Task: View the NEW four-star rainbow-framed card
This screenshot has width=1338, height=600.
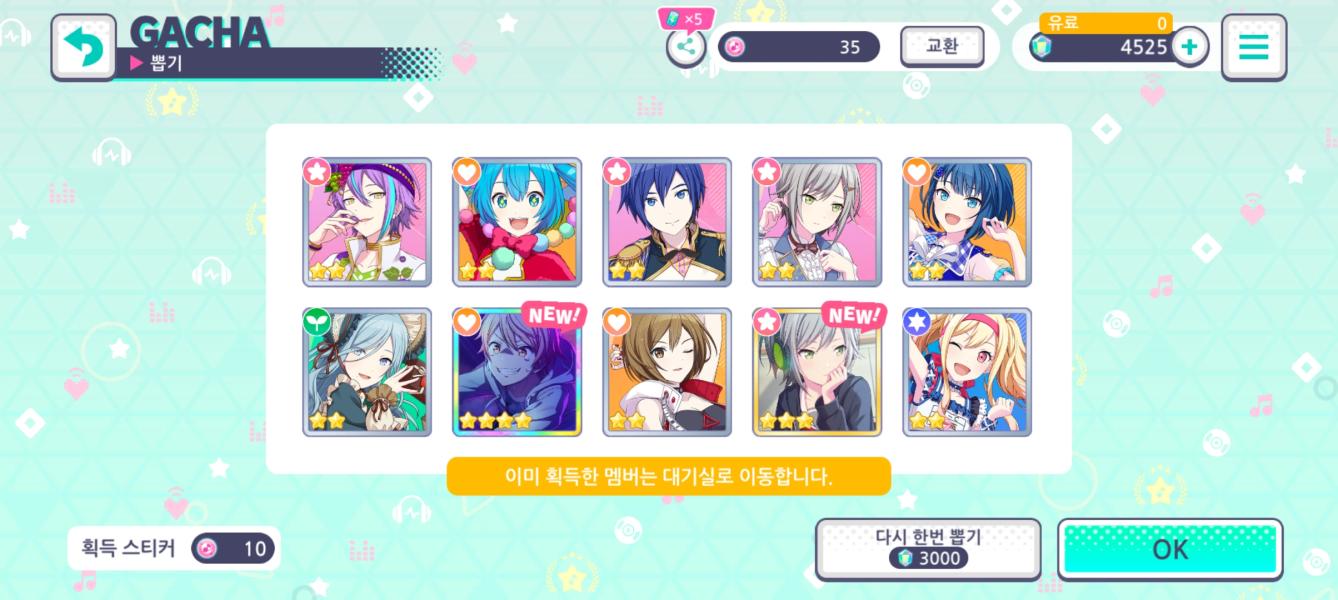Action: [517, 372]
